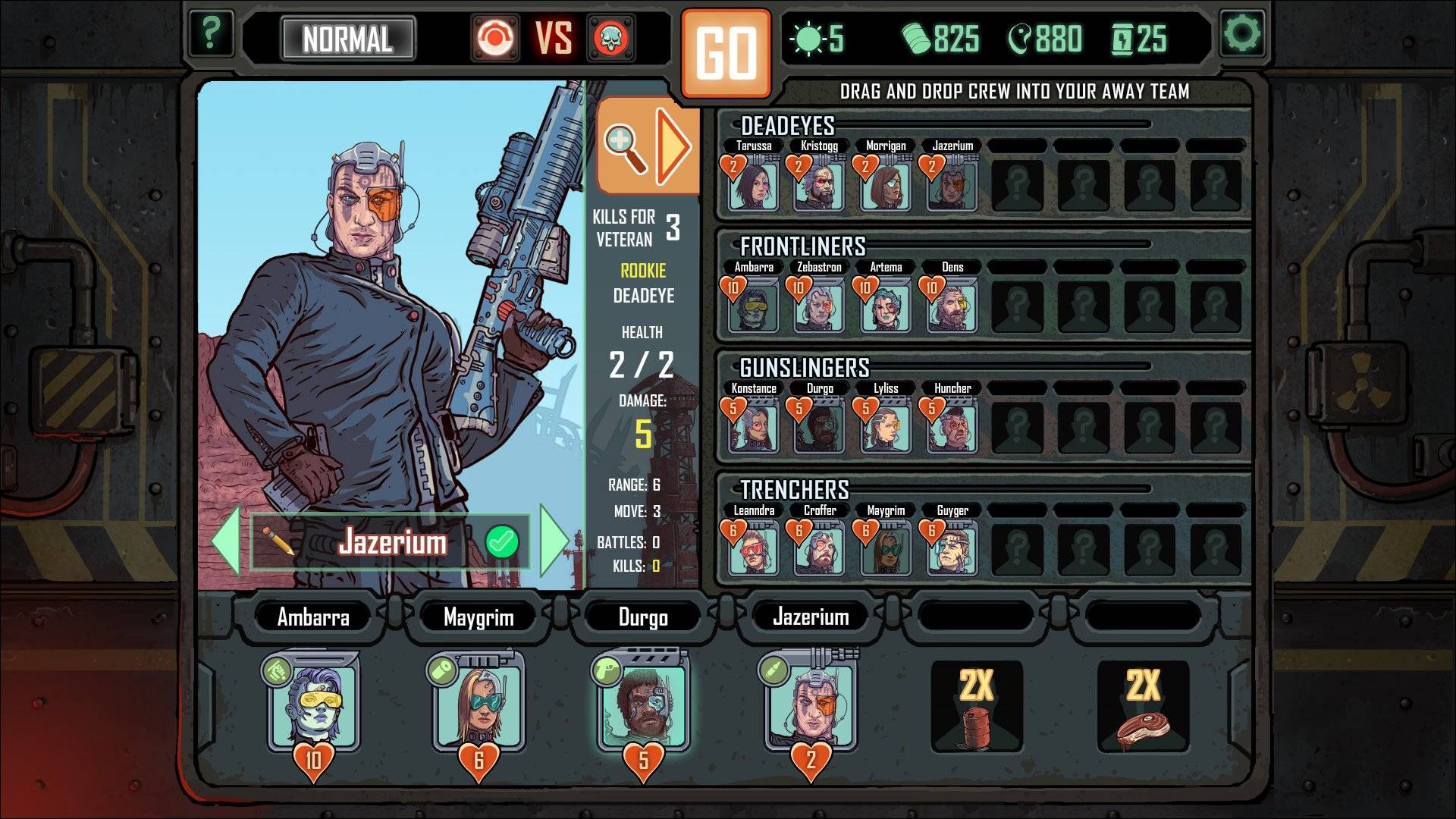Change the NORMAL difficulty setting
Viewport: 1456px width, 819px height.
[x=347, y=39]
